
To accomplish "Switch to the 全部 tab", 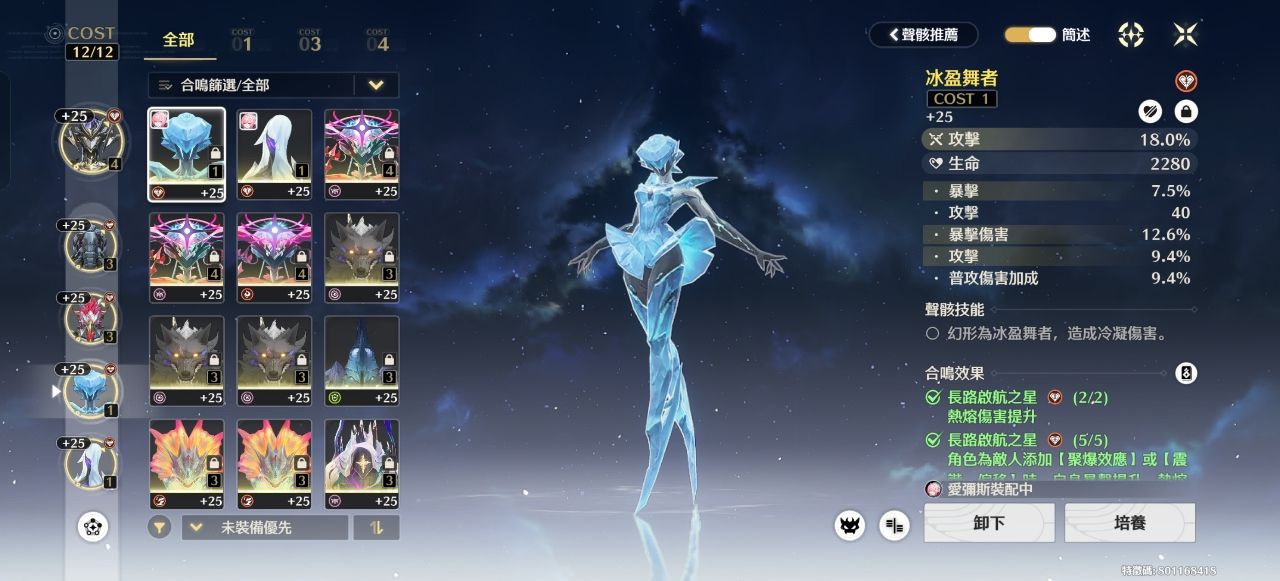I will [x=178, y=41].
